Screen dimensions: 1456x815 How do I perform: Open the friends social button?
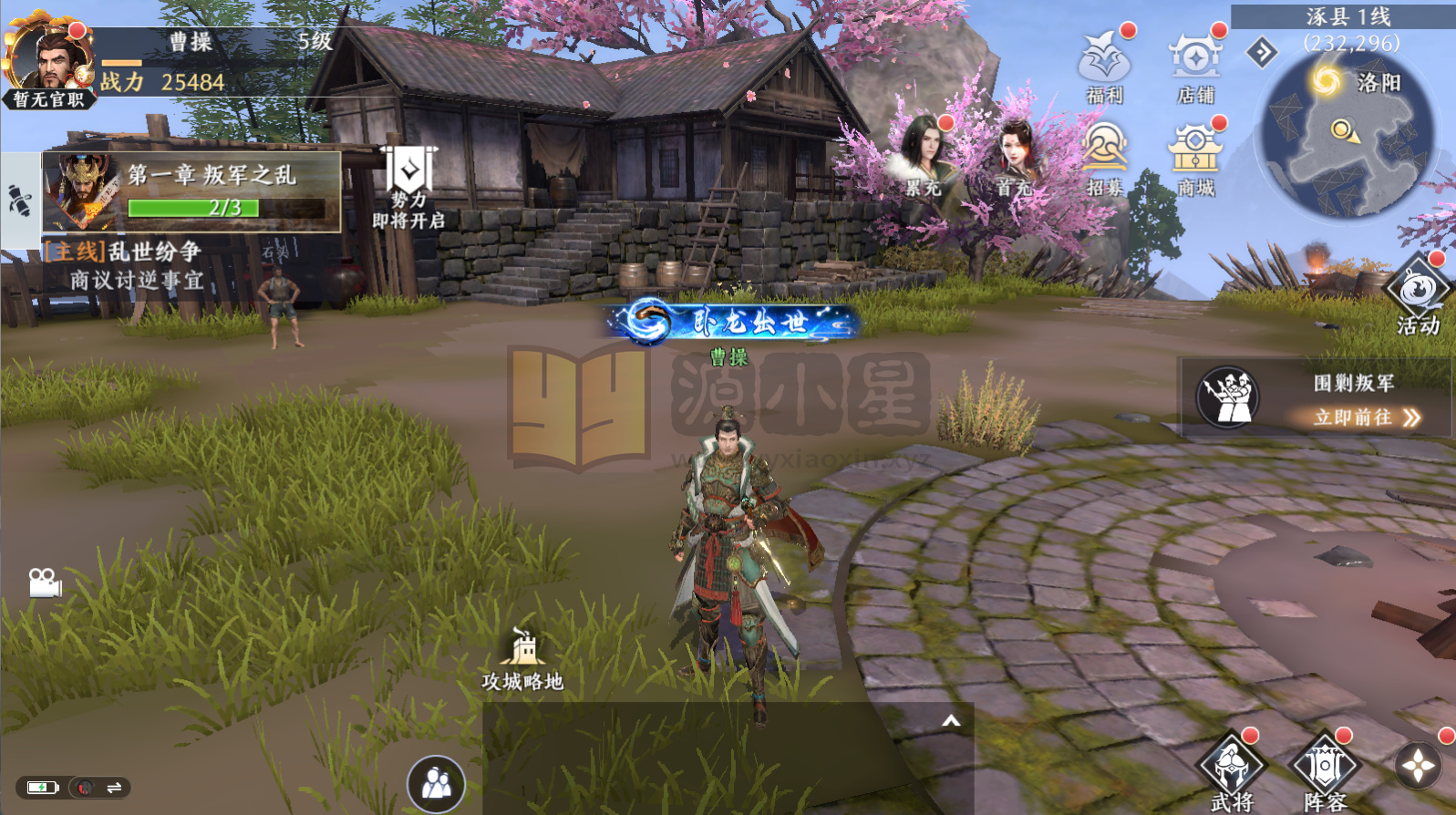pyautogui.click(x=436, y=784)
